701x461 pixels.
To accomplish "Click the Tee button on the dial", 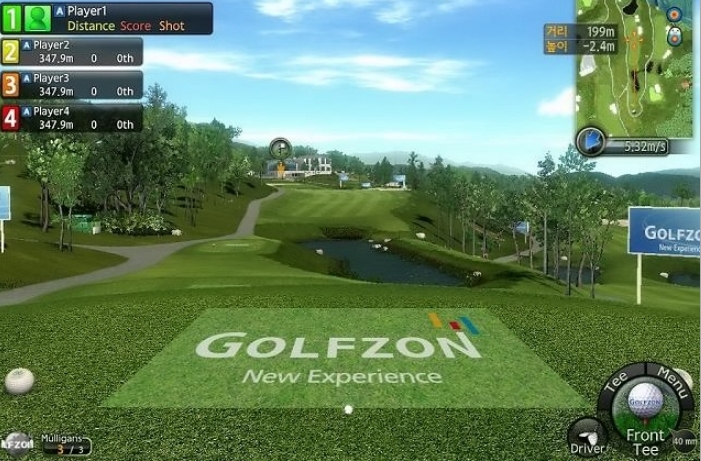I will (615, 383).
